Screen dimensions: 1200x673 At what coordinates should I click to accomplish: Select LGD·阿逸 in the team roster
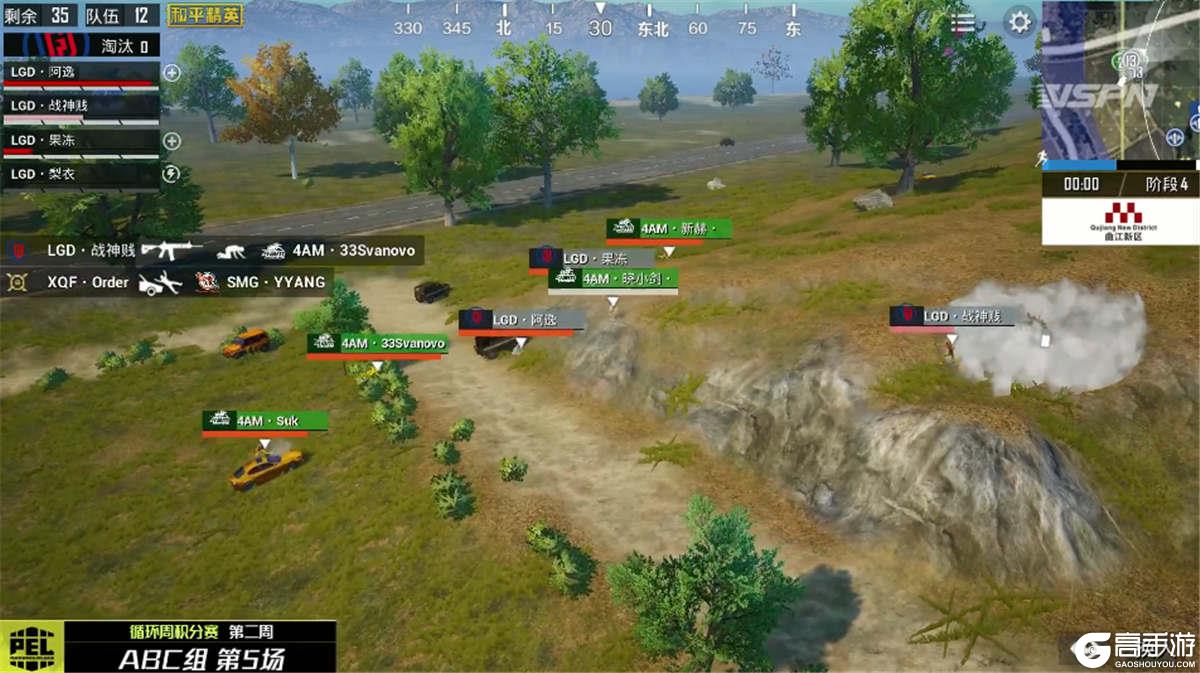[80, 72]
